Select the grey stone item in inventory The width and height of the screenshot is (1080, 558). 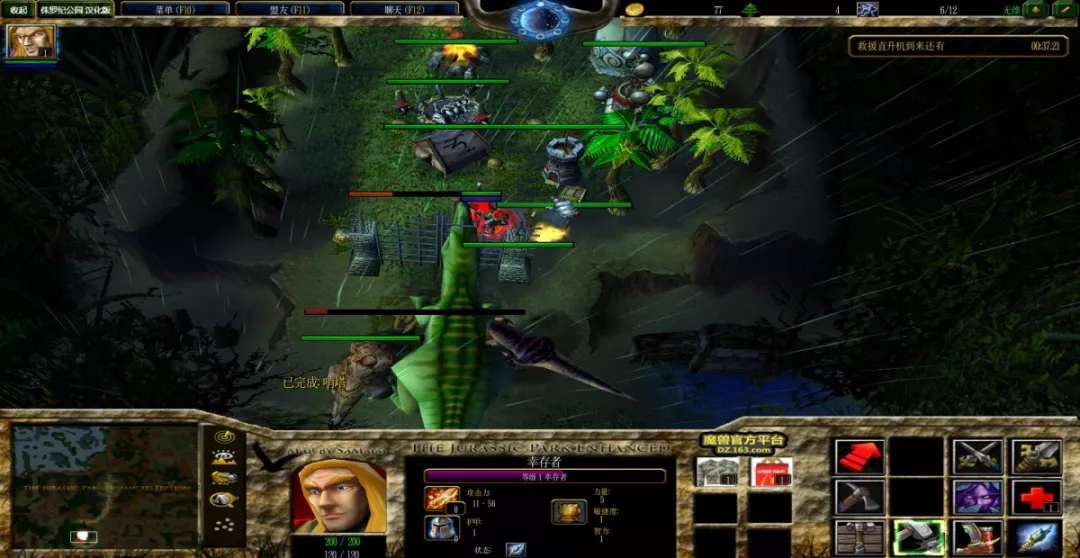(x=717, y=472)
